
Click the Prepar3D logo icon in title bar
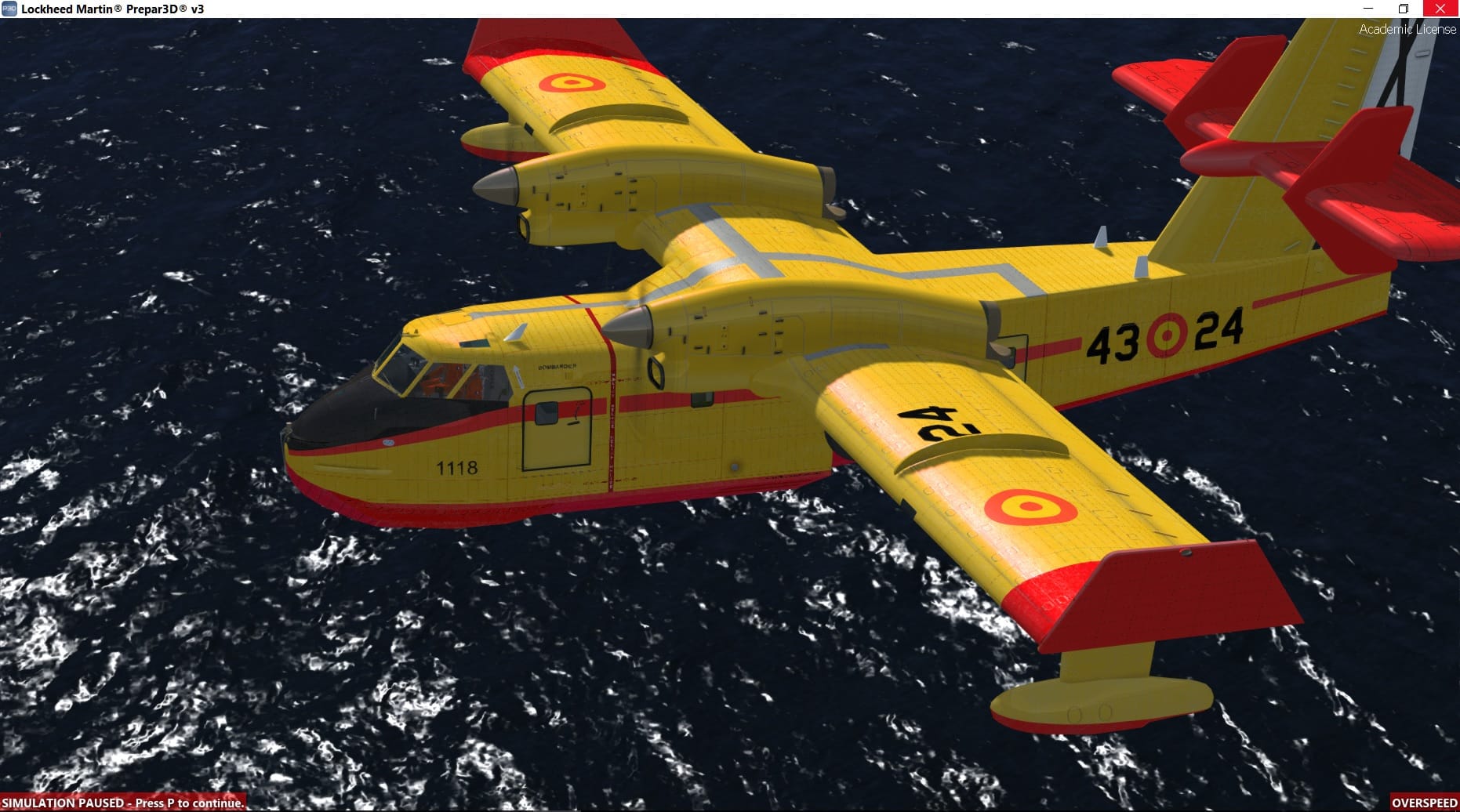click(x=9, y=9)
